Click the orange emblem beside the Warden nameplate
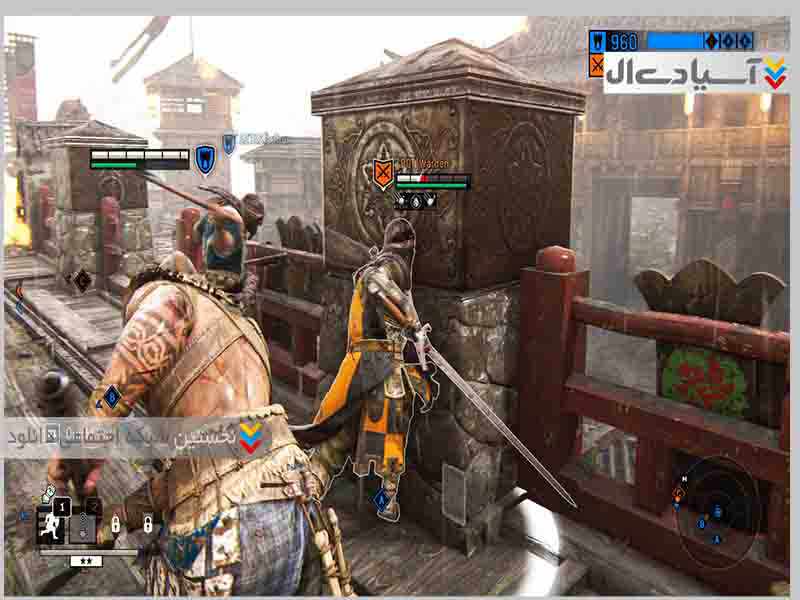The width and height of the screenshot is (800, 600). click(382, 173)
